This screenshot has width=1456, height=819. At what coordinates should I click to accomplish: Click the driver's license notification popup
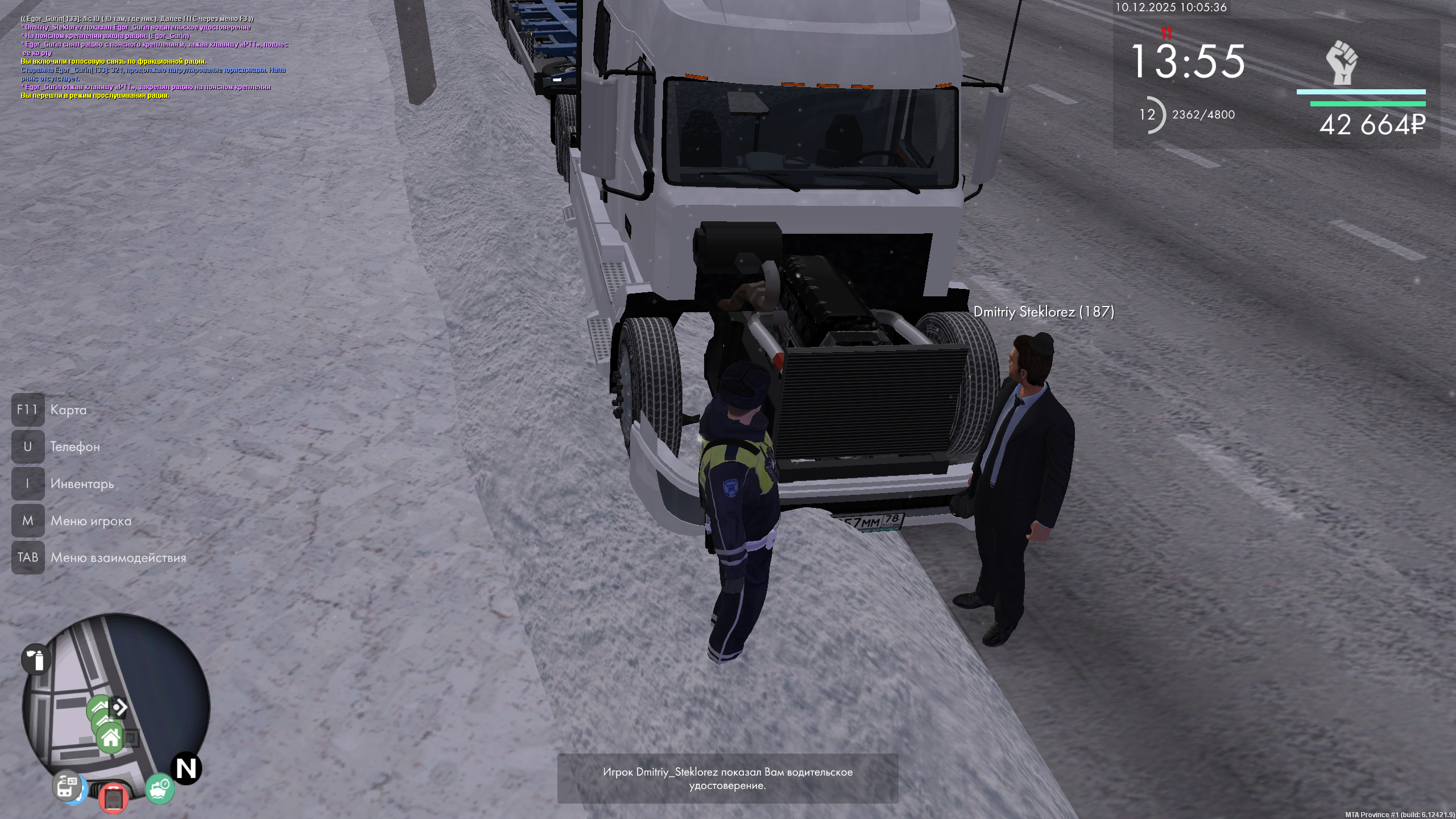(x=727, y=779)
